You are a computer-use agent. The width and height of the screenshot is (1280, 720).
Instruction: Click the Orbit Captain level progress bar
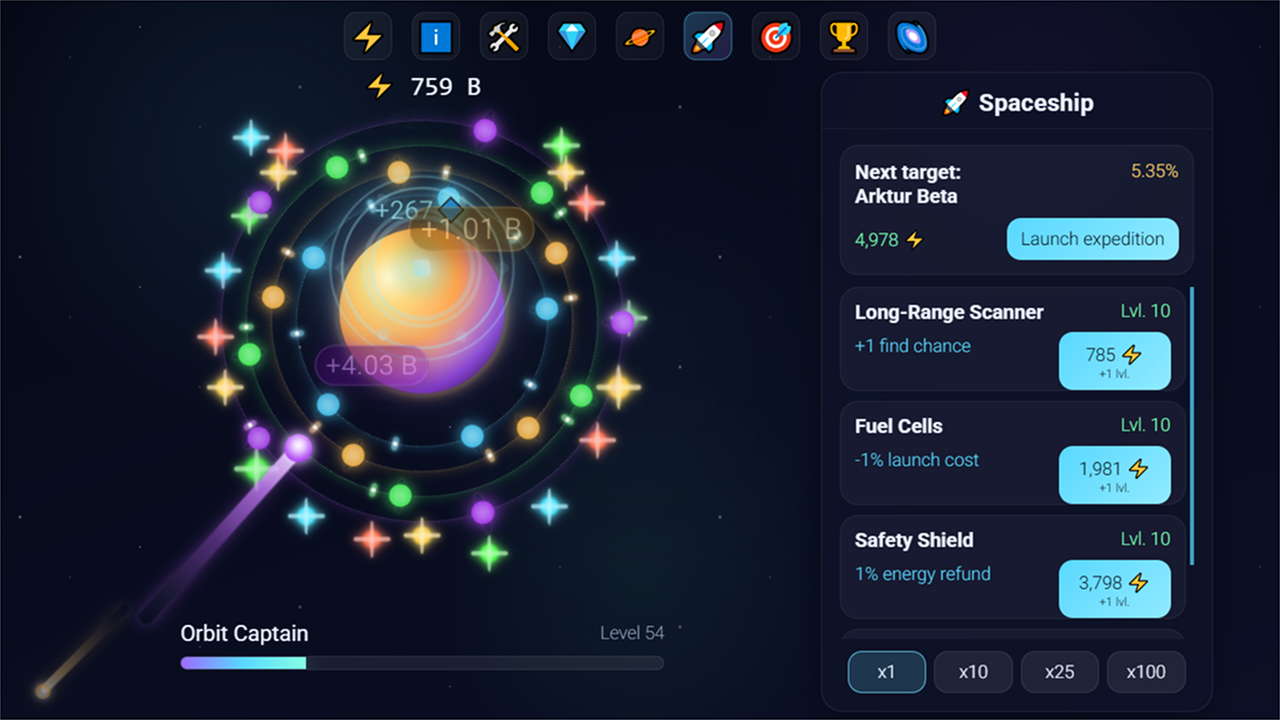tap(420, 663)
